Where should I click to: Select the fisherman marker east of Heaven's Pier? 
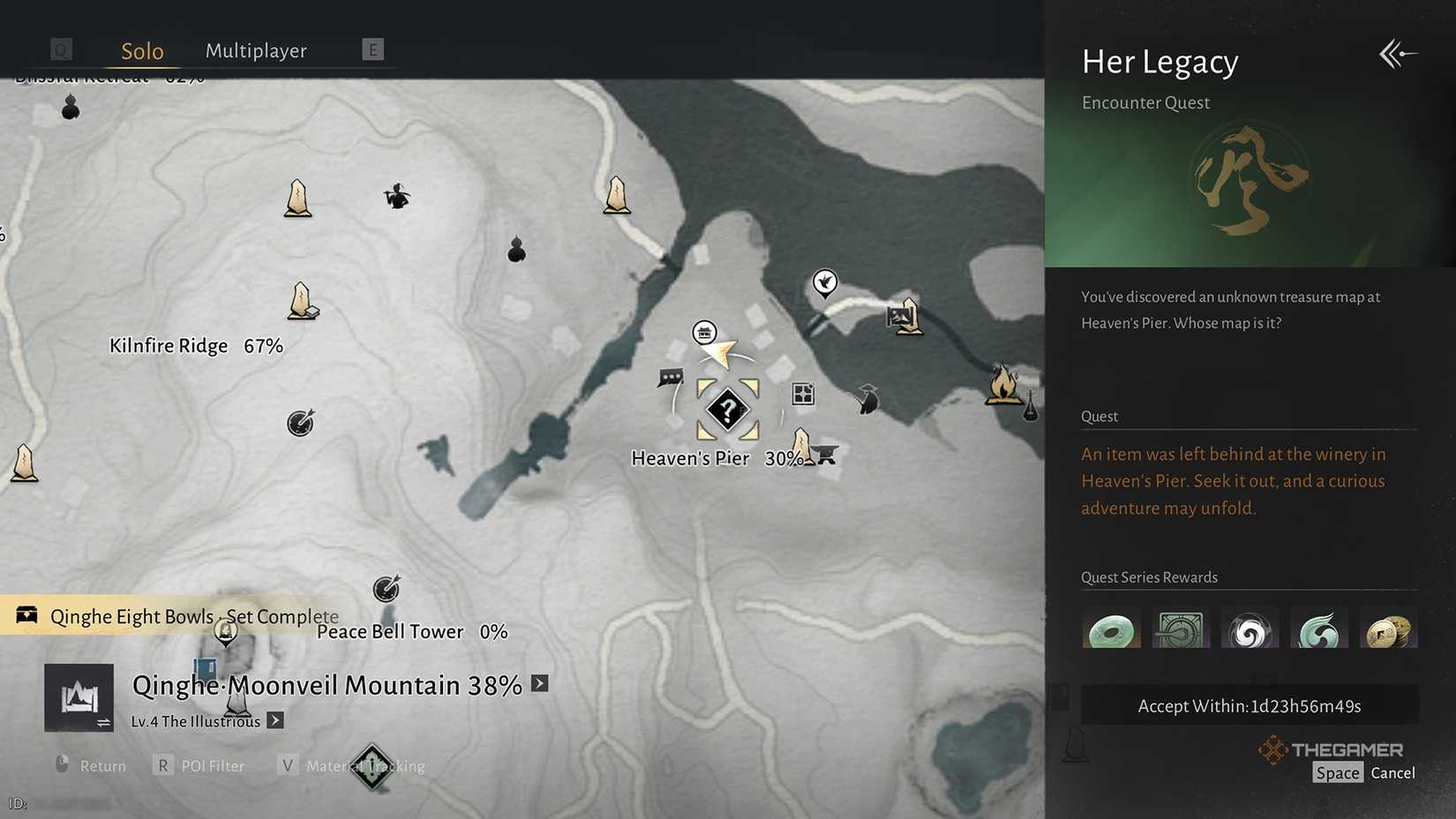pyautogui.click(x=867, y=401)
